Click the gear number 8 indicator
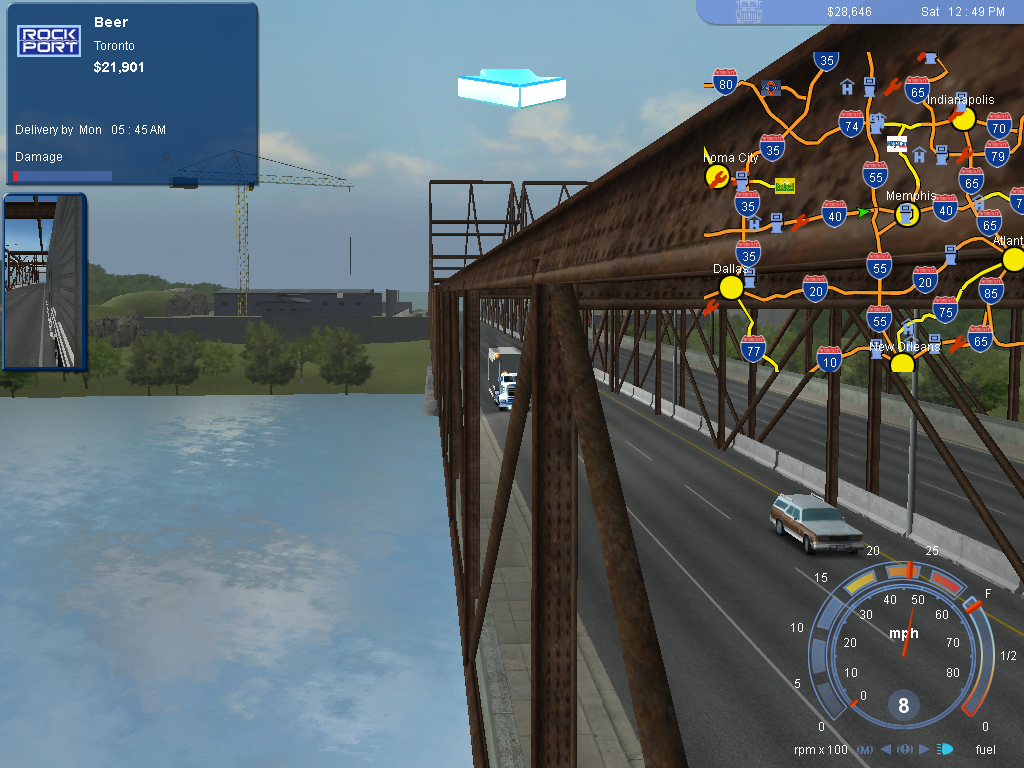Viewport: 1024px width, 768px height. click(903, 706)
